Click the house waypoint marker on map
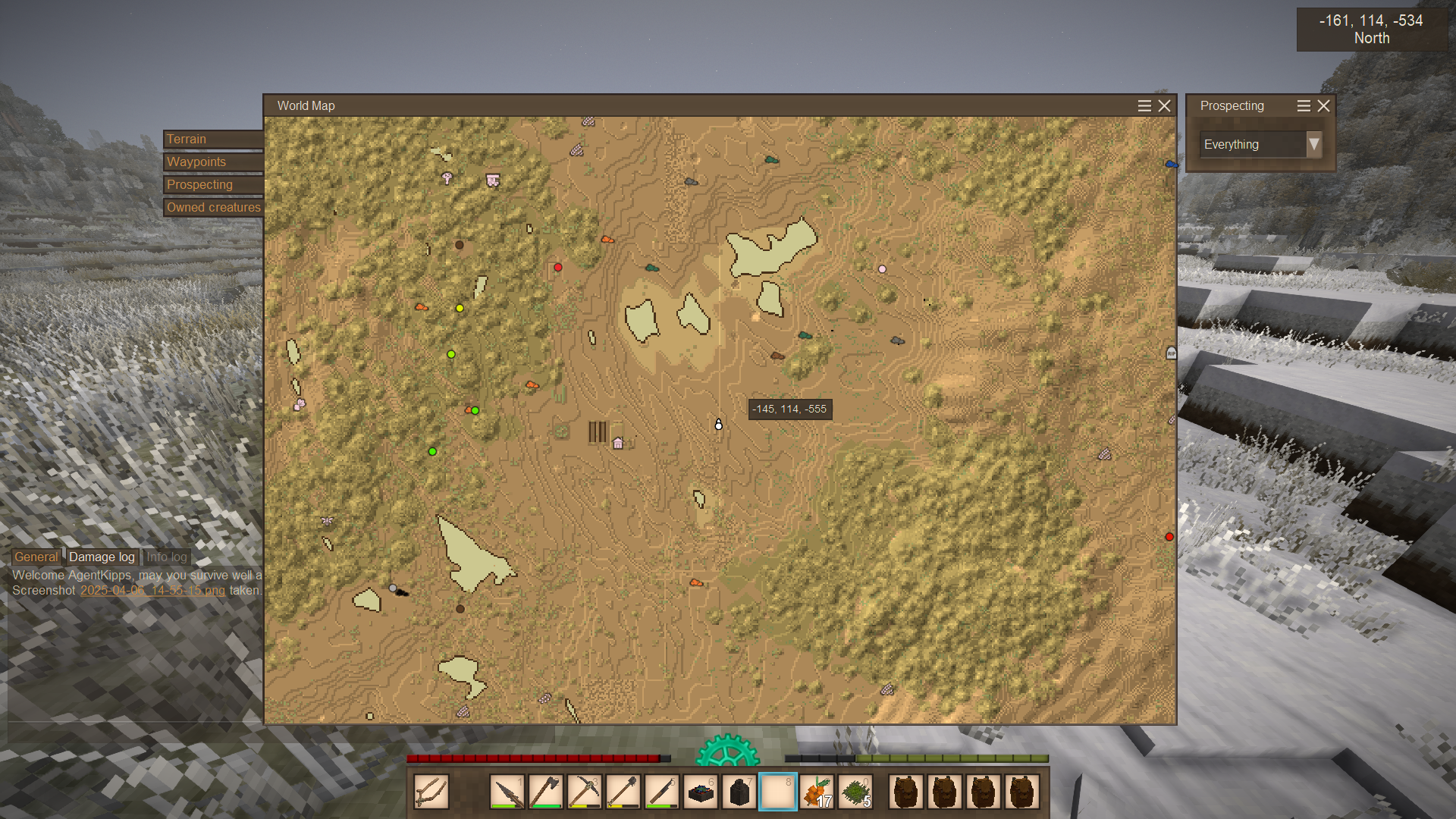The width and height of the screenshot is (1456, 819). pos(618,444)
